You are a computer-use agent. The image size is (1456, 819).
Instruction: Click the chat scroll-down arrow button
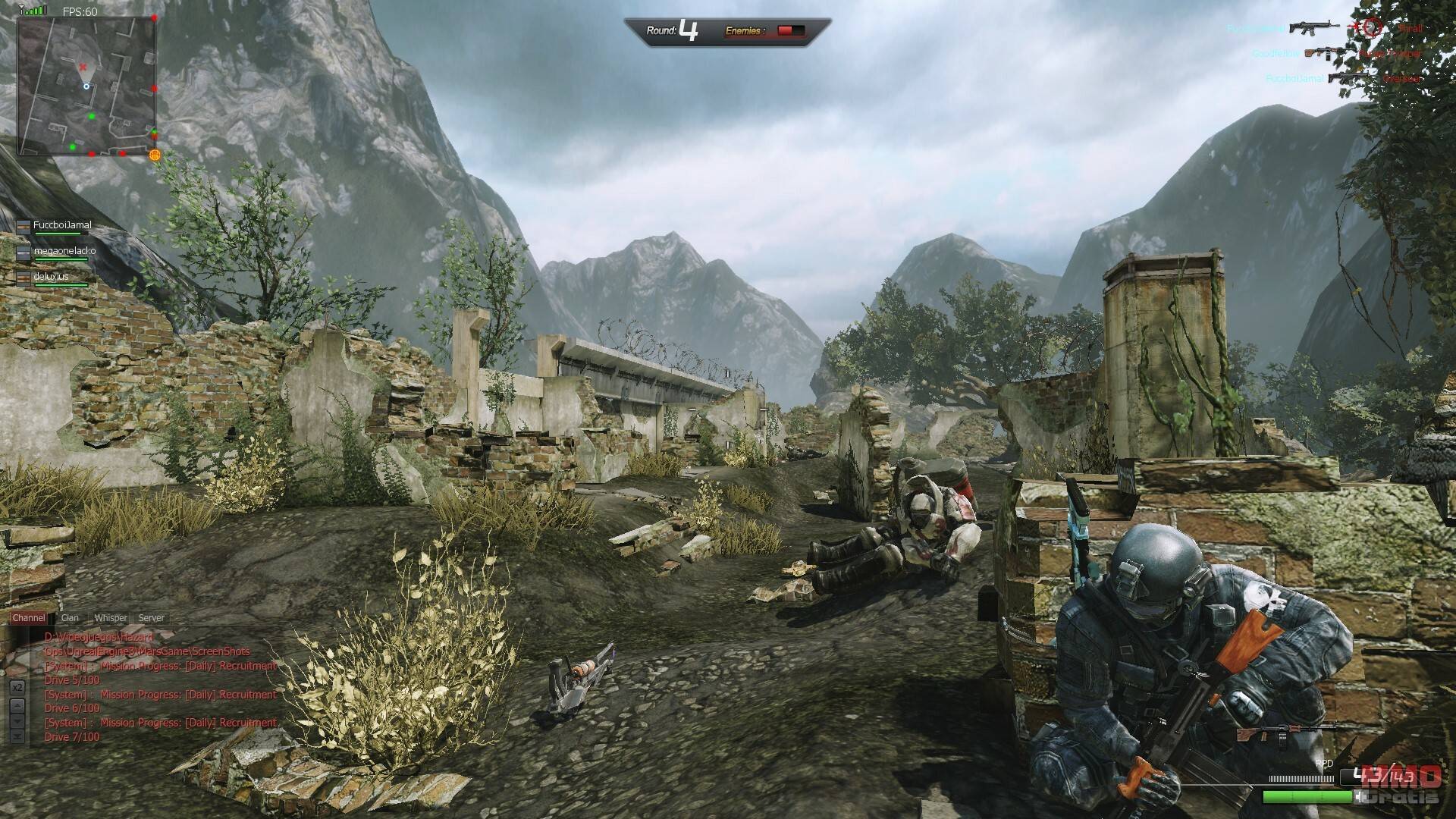[17, 720]
